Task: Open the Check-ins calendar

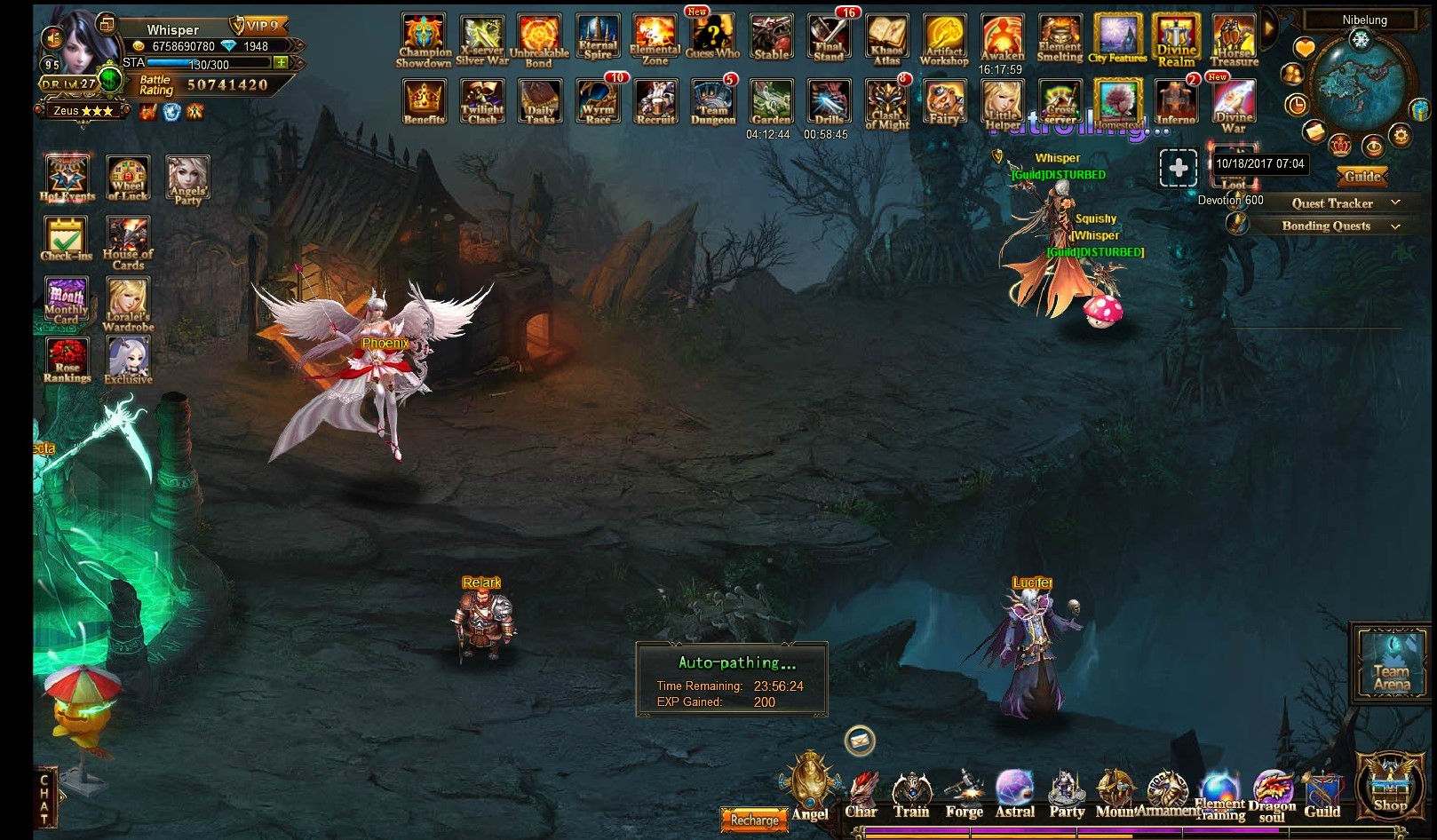Action: coord(66,238)
